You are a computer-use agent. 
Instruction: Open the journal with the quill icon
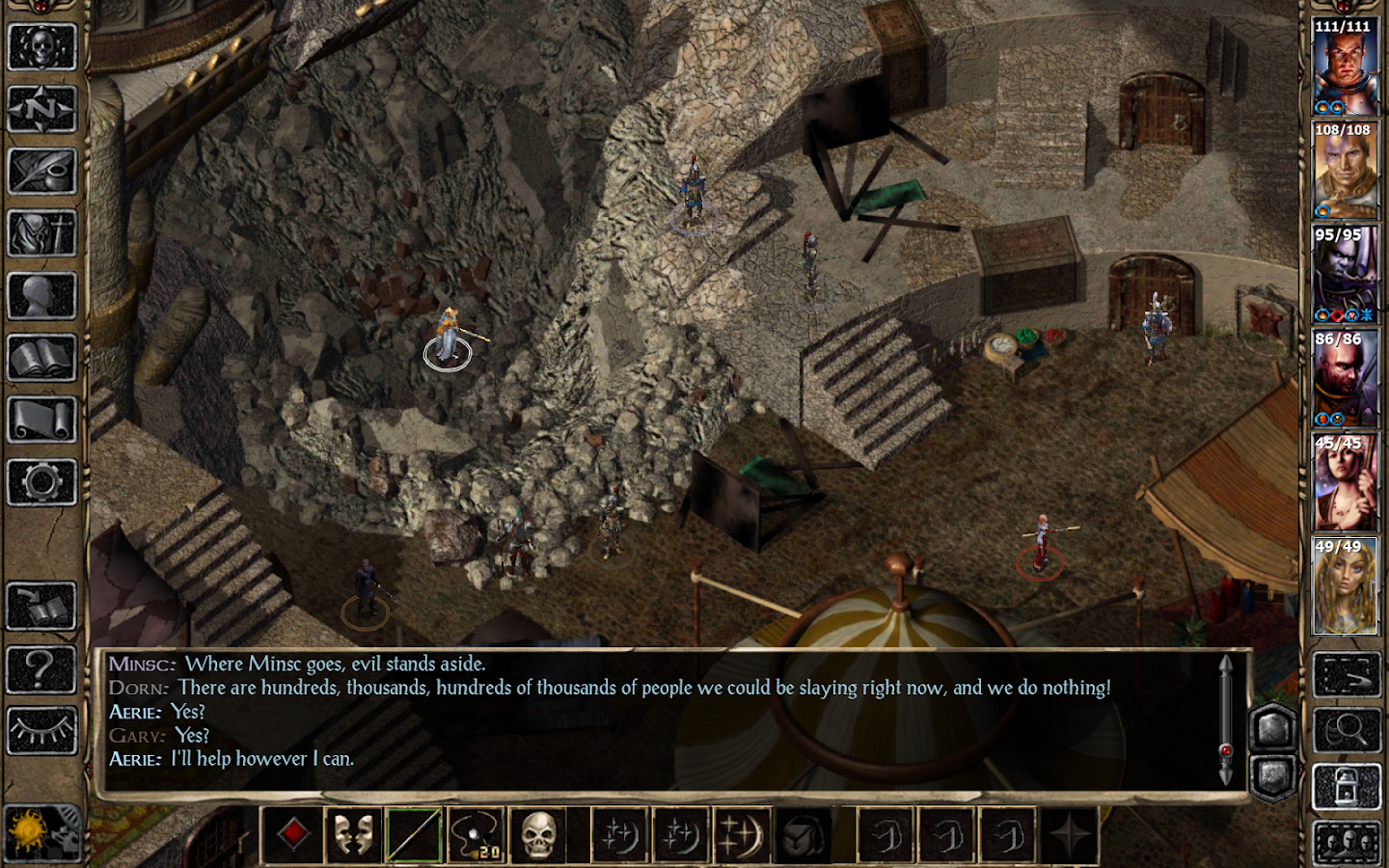click(41, 172)
